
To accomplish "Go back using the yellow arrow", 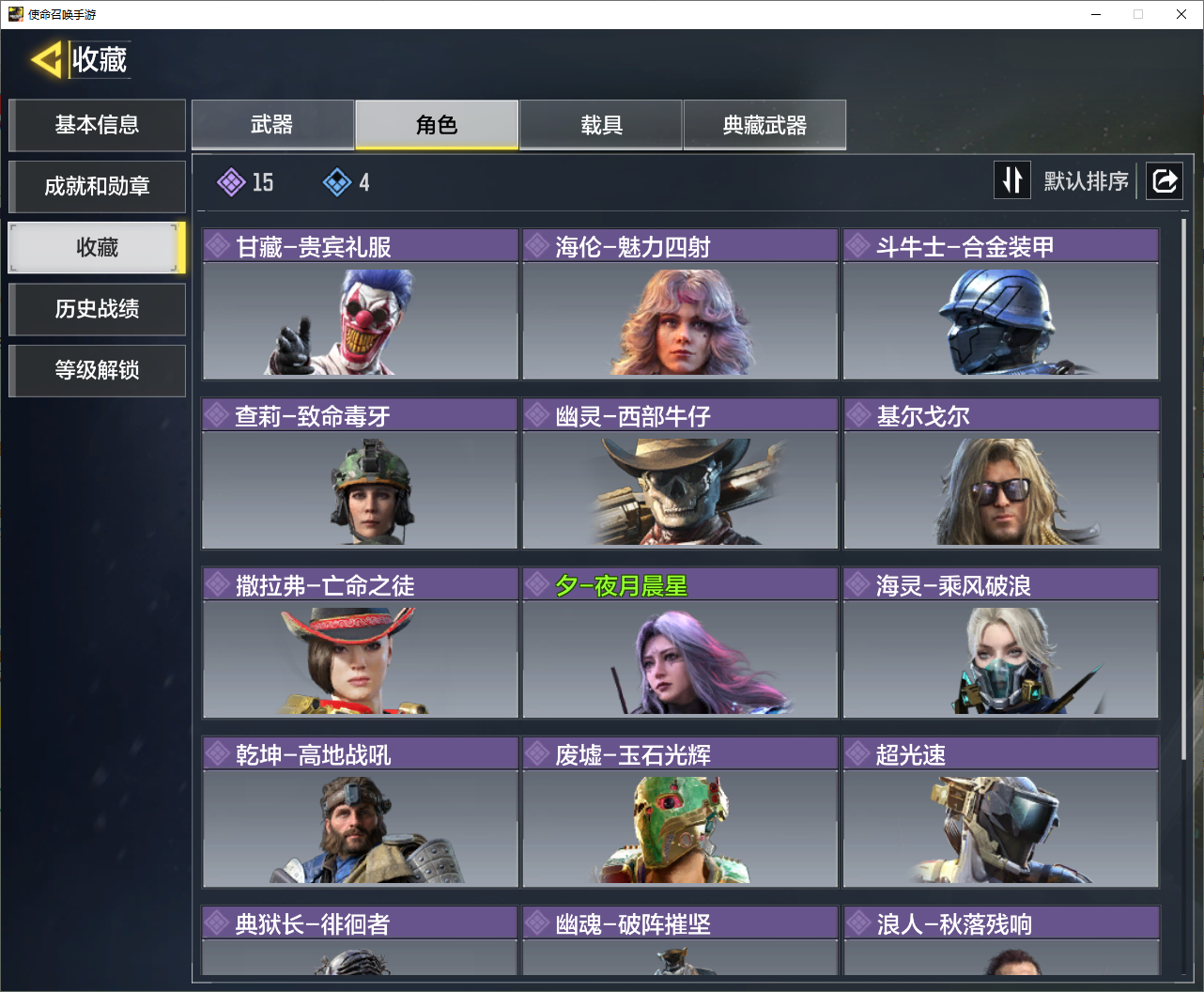I will (47, 60).
